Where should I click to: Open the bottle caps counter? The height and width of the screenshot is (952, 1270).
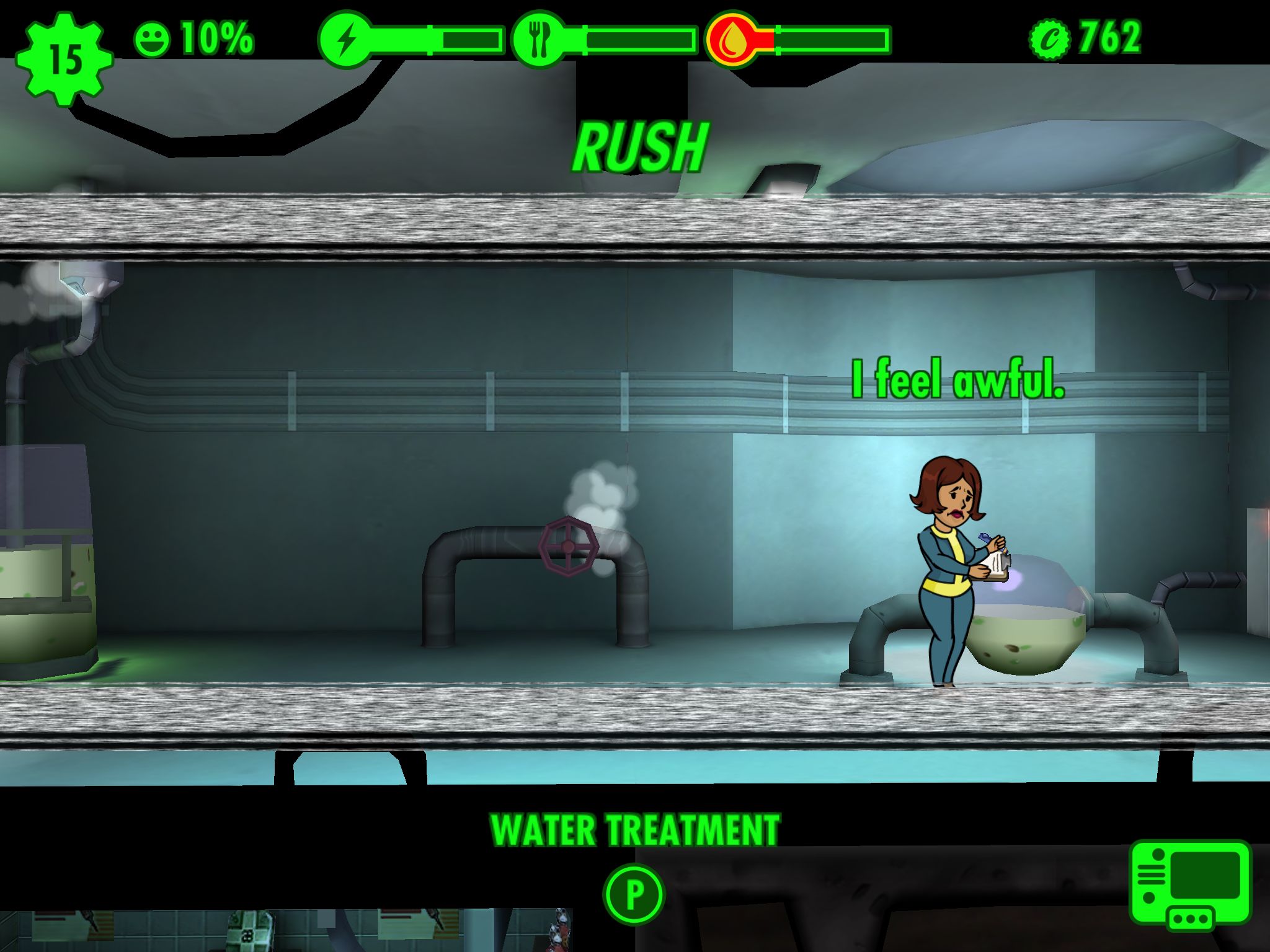pos(1085,38)
